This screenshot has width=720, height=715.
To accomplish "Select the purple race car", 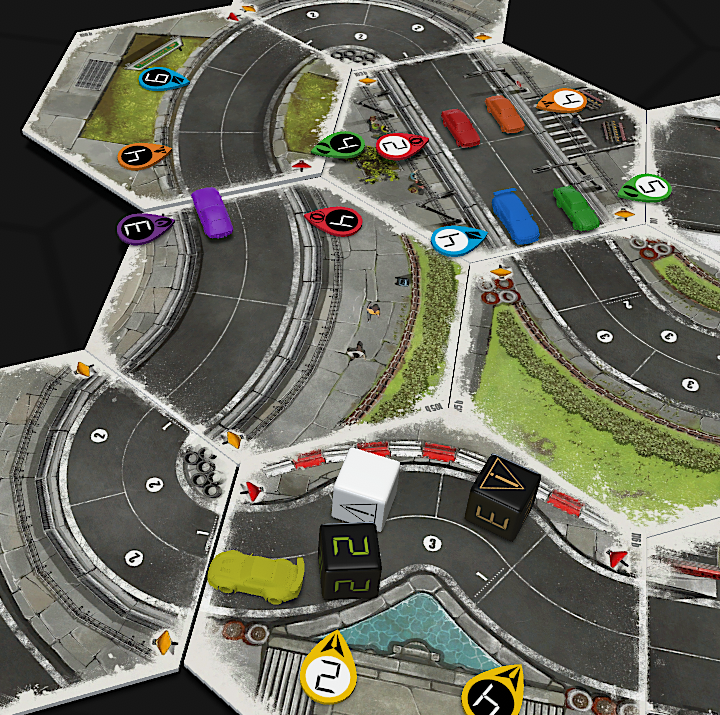I will [212, 212].
